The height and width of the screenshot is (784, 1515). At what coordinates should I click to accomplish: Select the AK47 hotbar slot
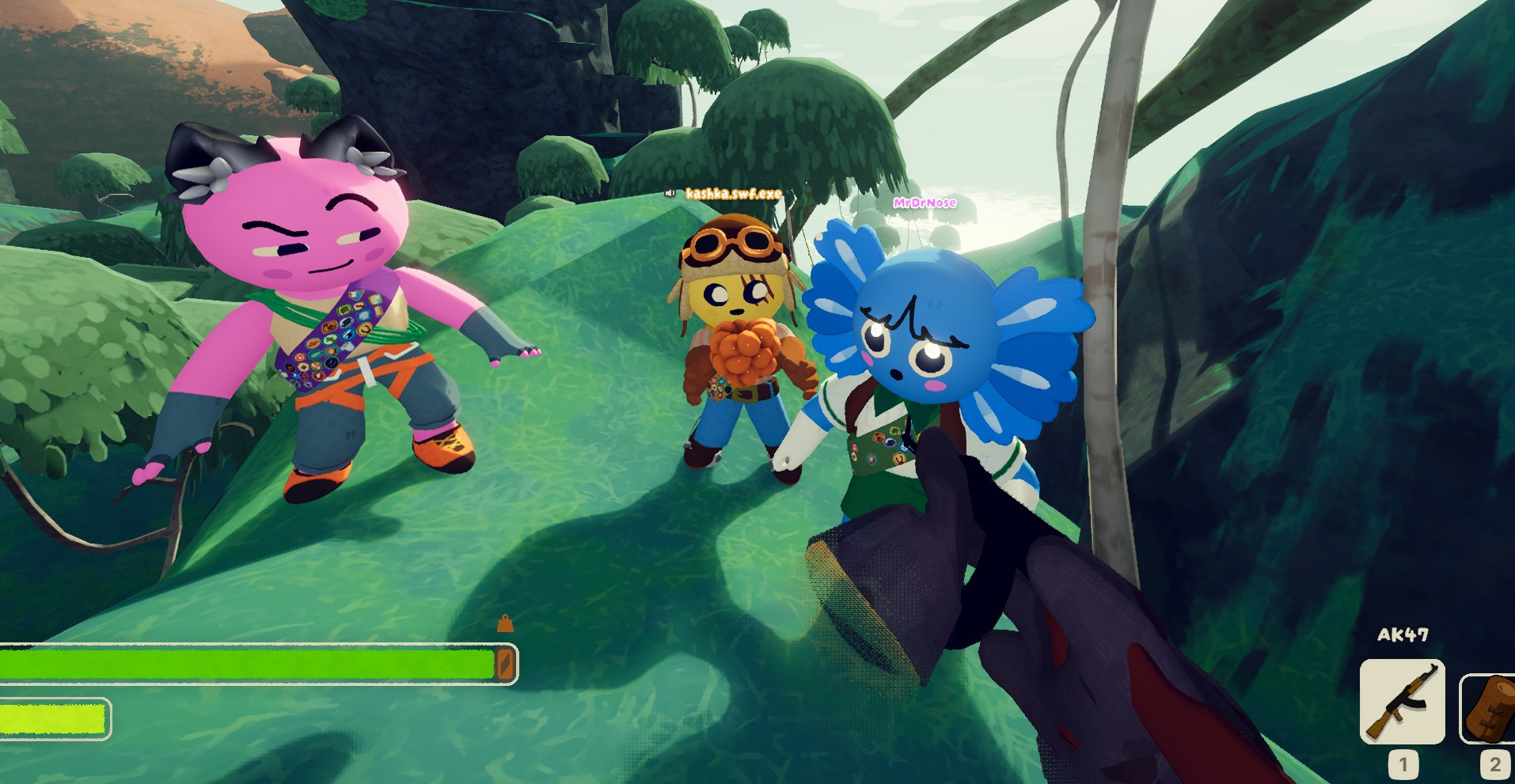(x=1402, y=701)
